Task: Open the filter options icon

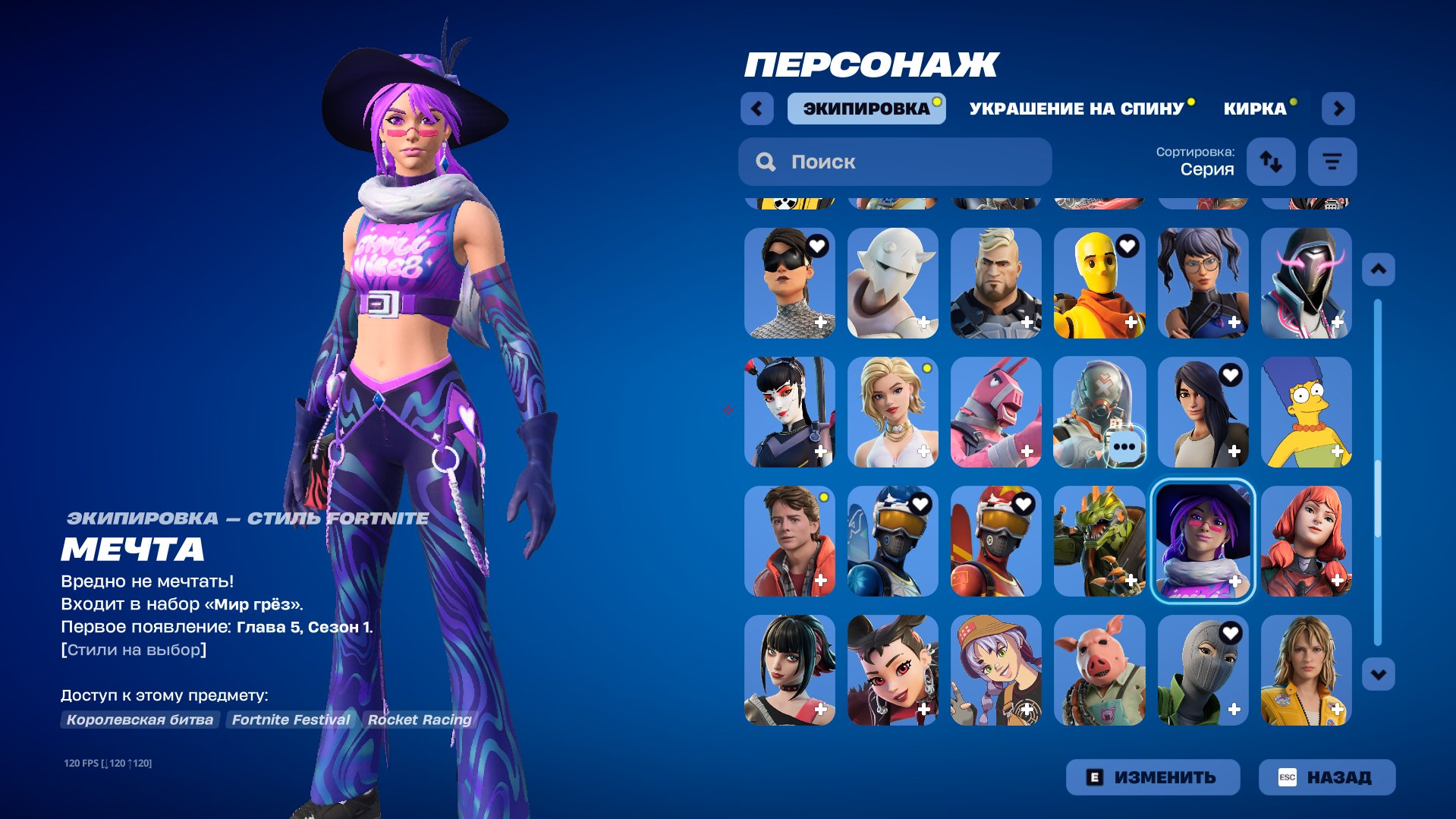Action: 1332,161
